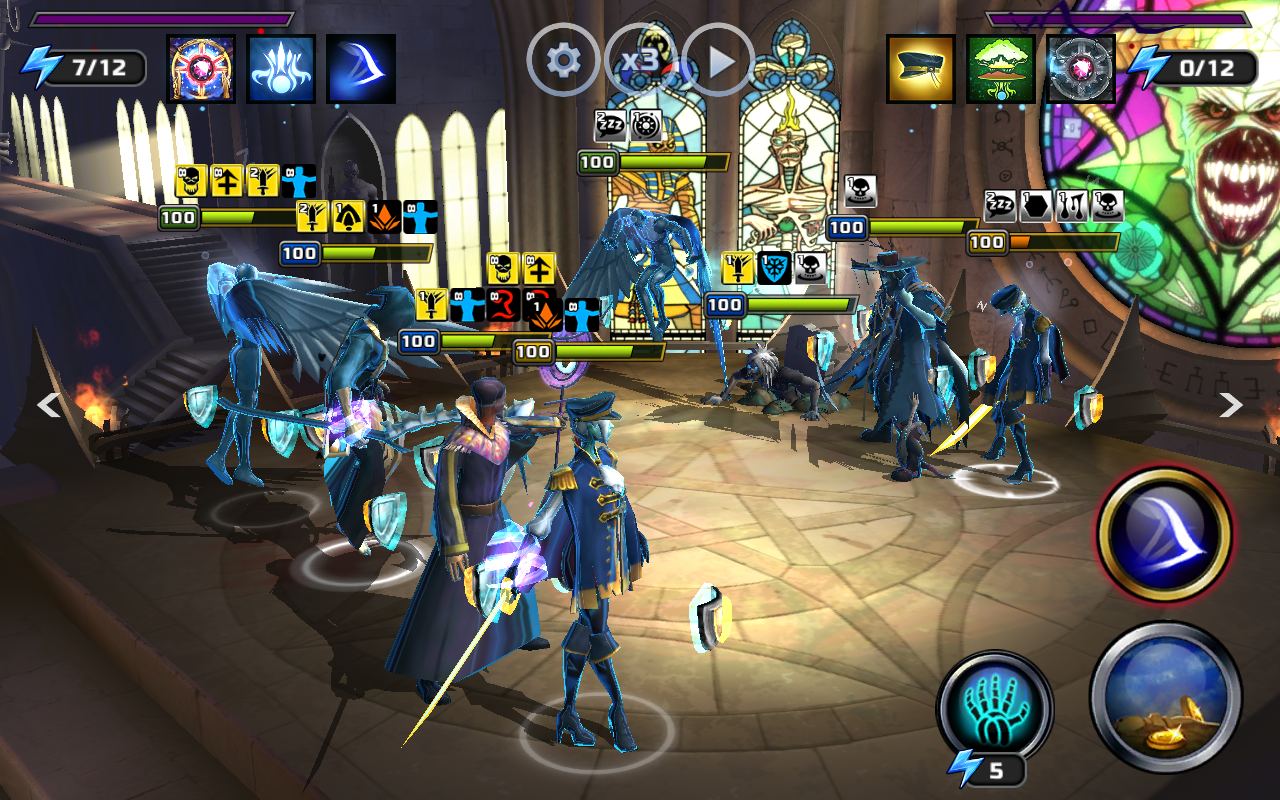The width and height of the screenshot is (1280, 800).
Task: Inspect the enemy's green tree icon
Action: tap(1001, 69)
